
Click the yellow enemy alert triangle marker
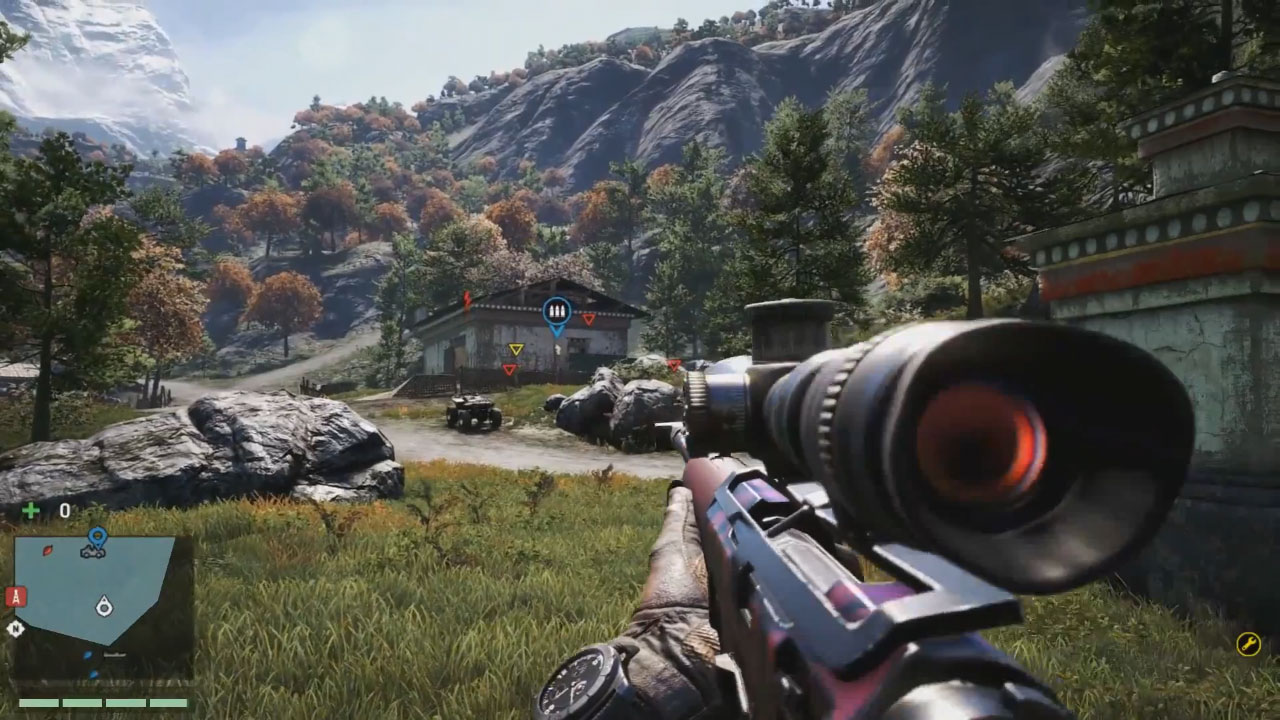(516, 349)
